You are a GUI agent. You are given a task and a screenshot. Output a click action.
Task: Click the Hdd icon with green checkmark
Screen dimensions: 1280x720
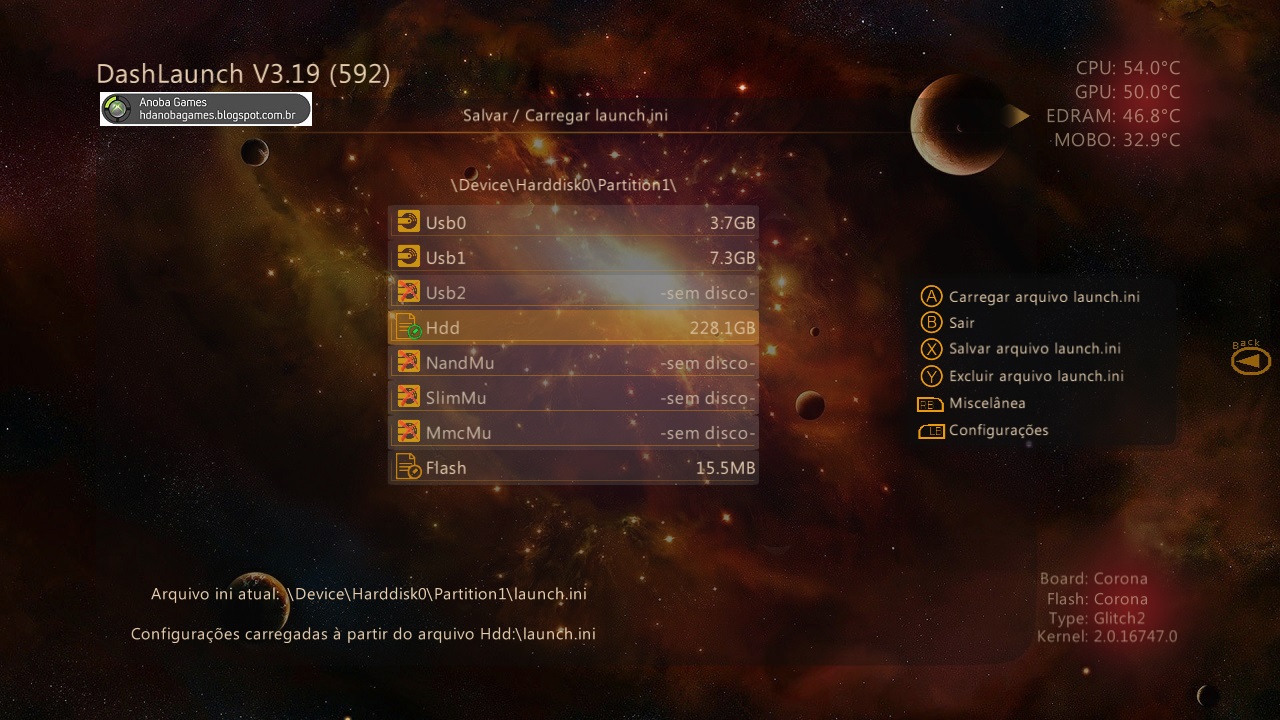[x=409, y=327]
